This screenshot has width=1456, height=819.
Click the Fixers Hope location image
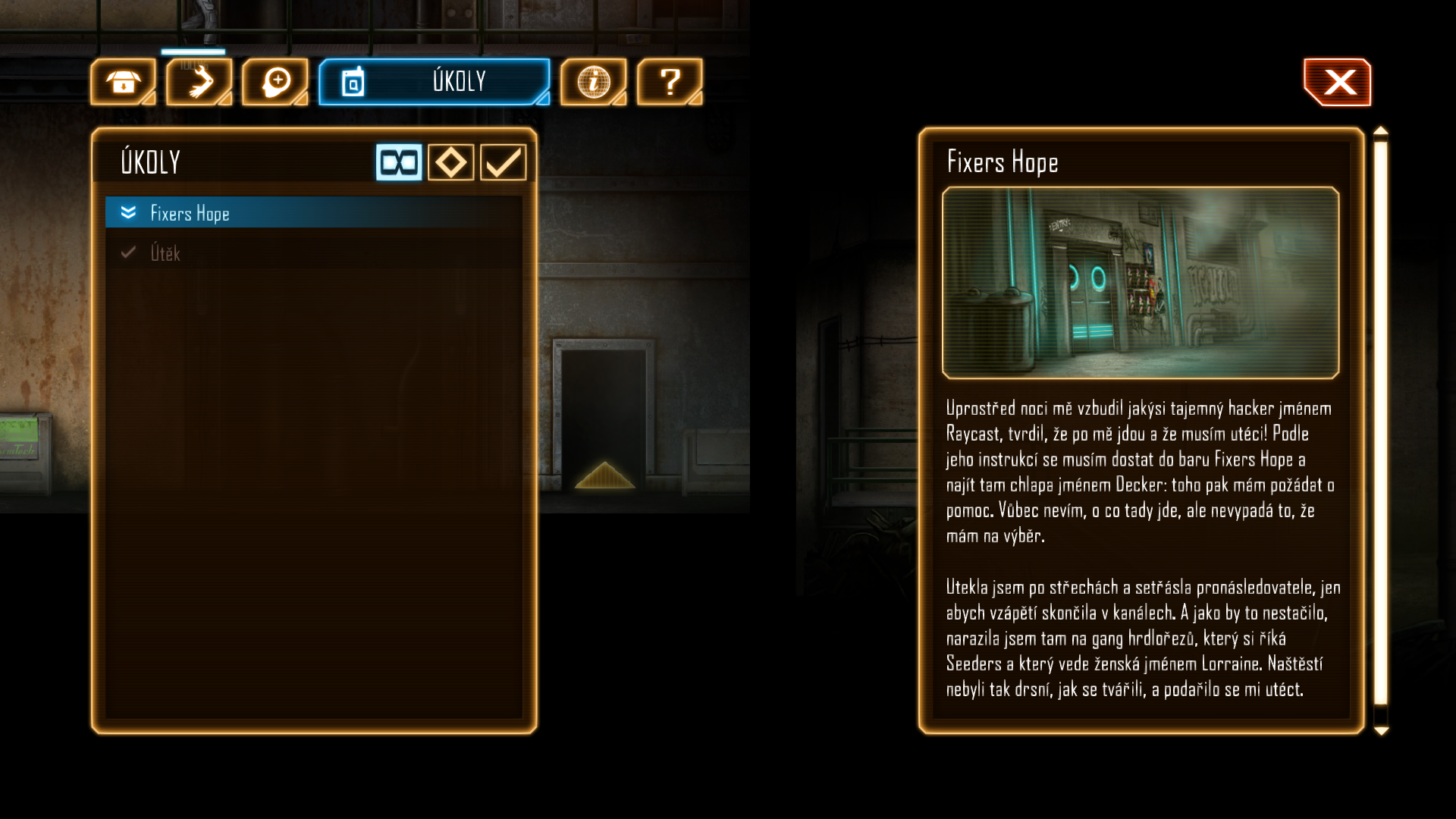click(1141, 283)
